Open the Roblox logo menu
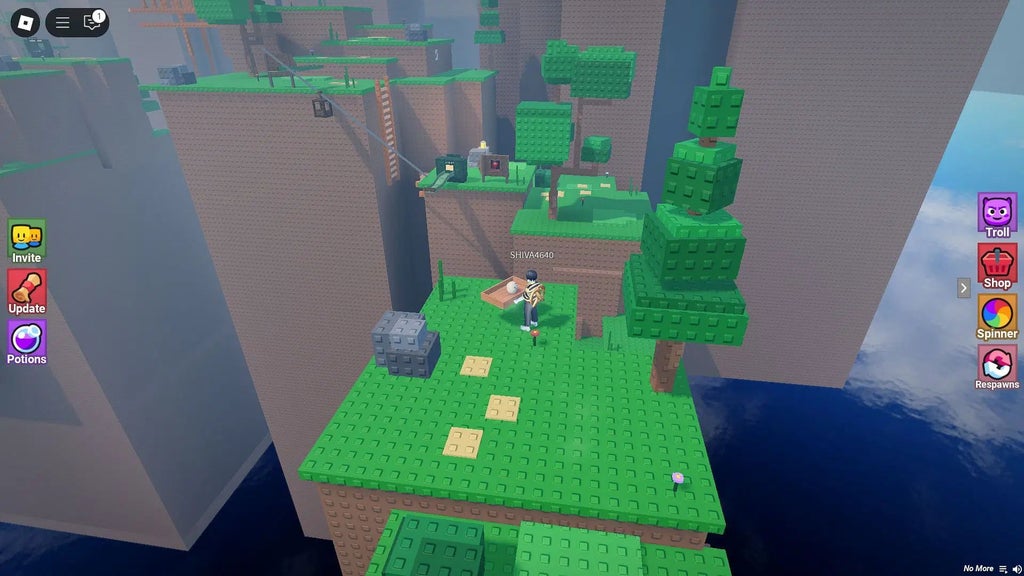 click(25, 21)
